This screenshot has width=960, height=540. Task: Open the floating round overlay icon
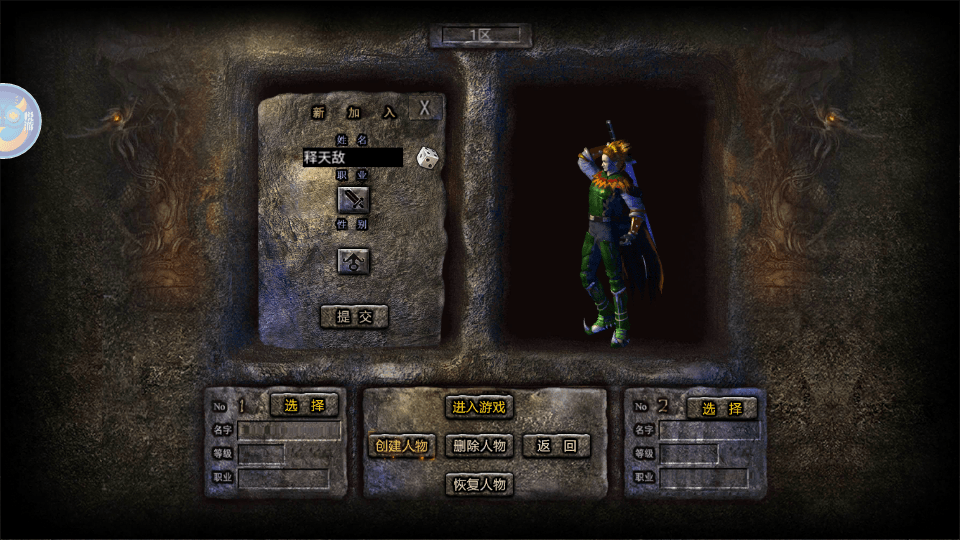[x=18, y=121]
